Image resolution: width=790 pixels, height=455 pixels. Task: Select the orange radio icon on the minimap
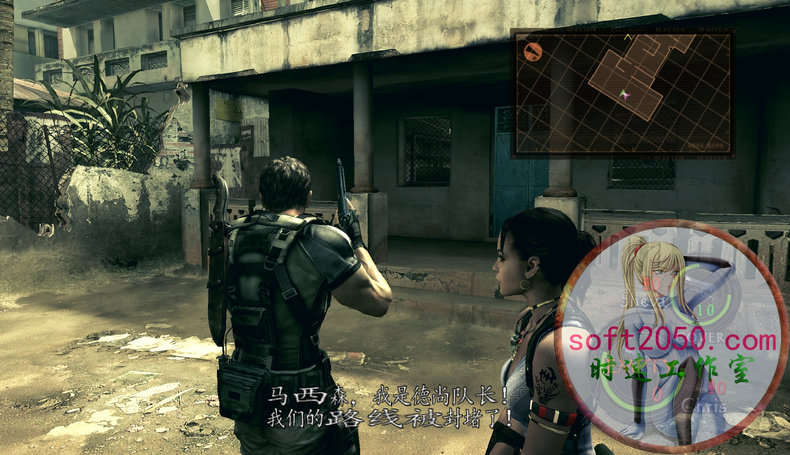tap(533, 50)
